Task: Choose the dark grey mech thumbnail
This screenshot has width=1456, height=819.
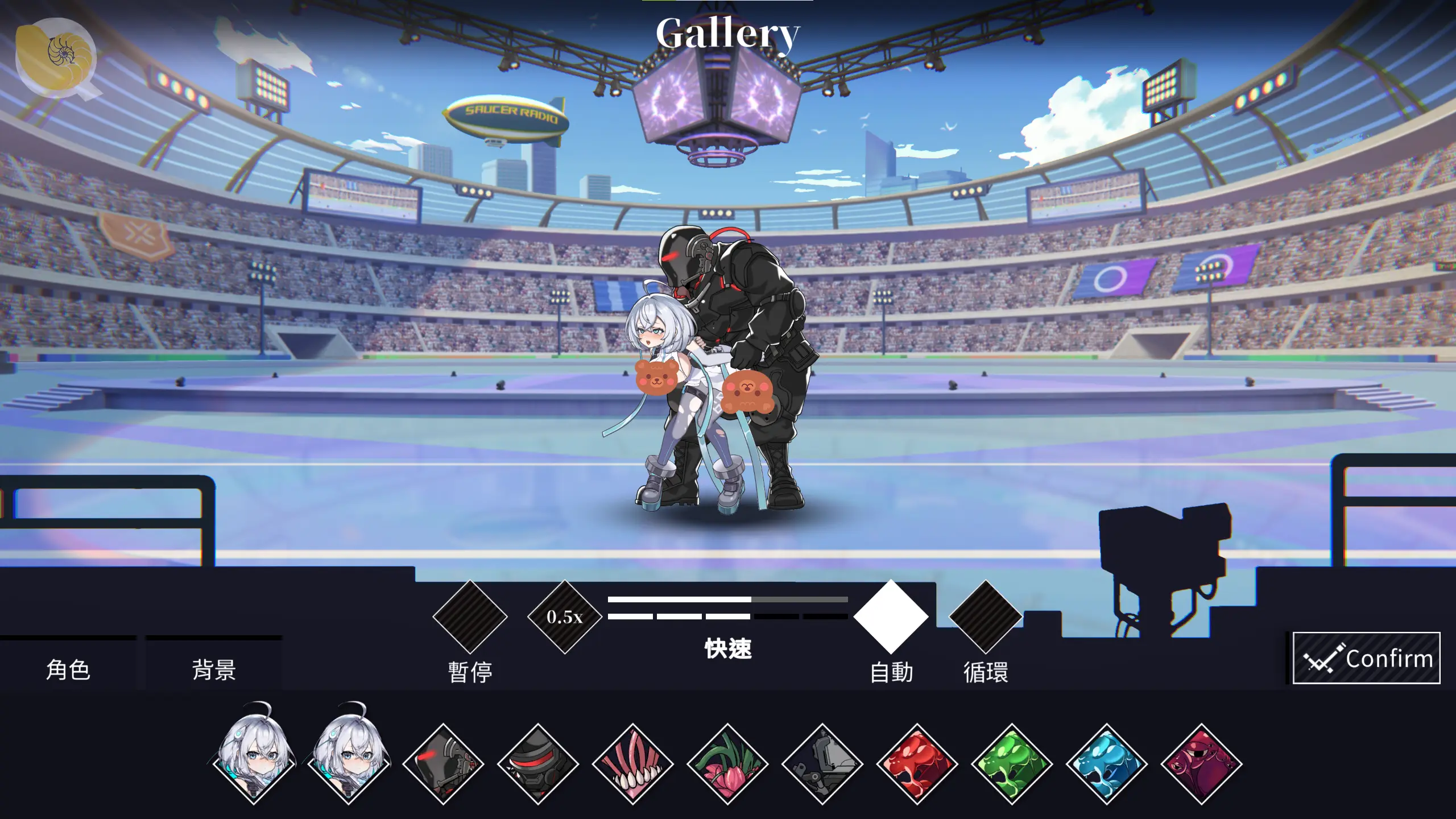Action: 822,764
